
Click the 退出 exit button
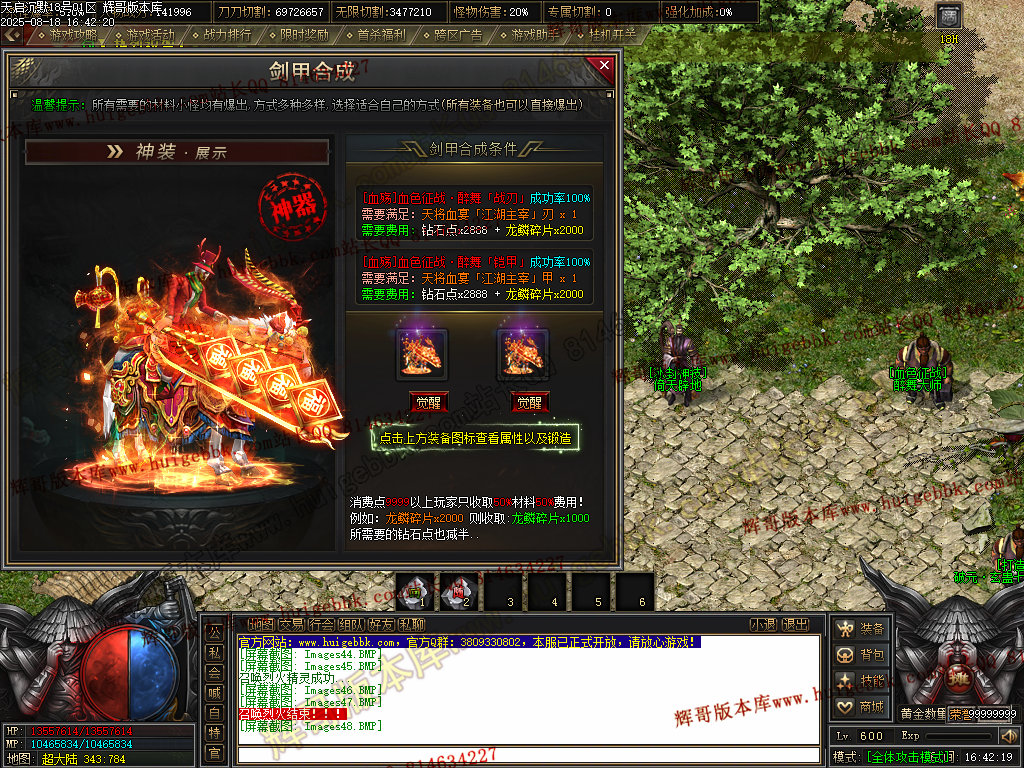click(x=795, y=625)
